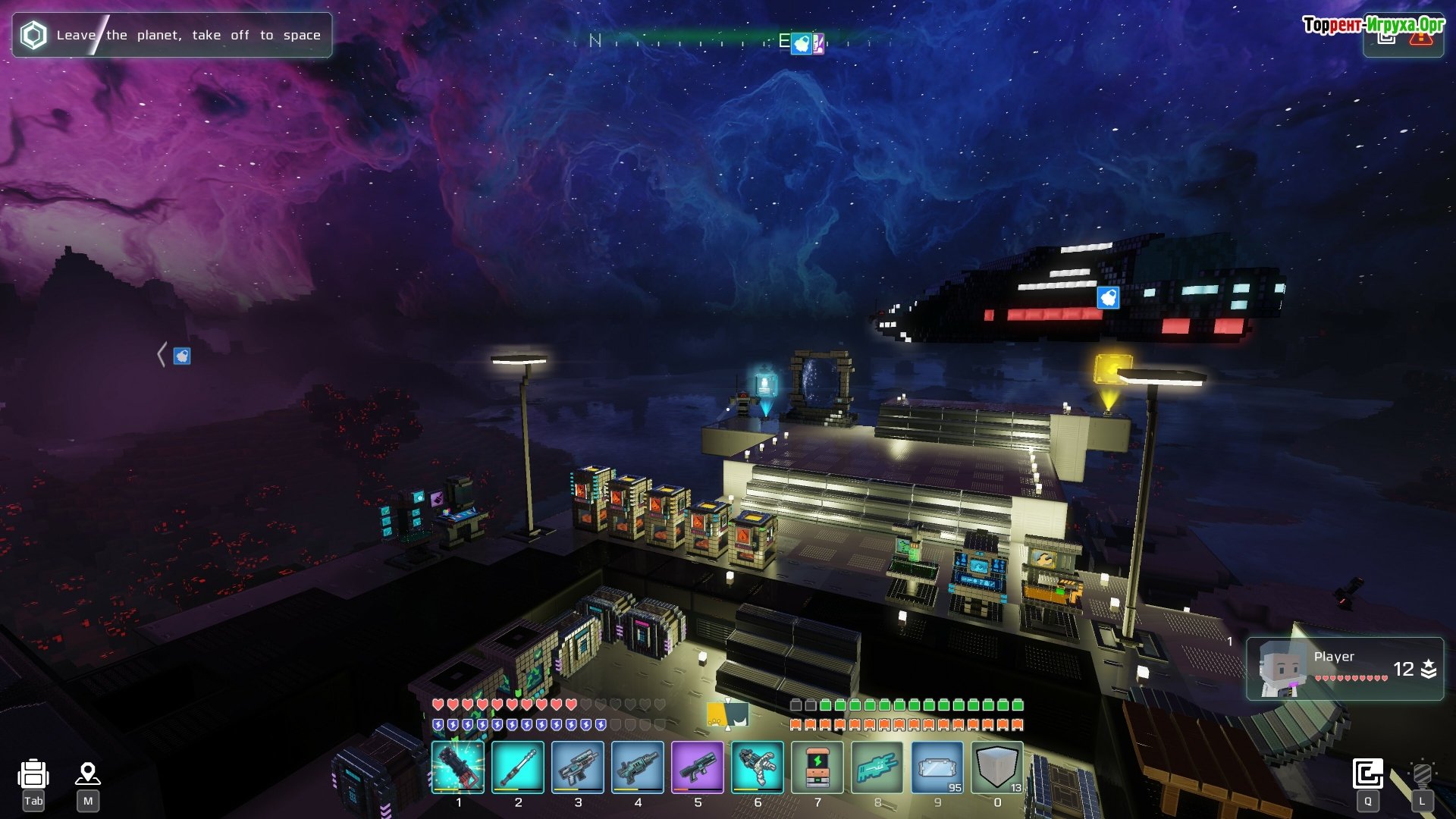This screenshot has height=819, width=1456.
Task: Select the claw gripper tool in slot 6
Action: pyautogui.click(x=757, y=767)
